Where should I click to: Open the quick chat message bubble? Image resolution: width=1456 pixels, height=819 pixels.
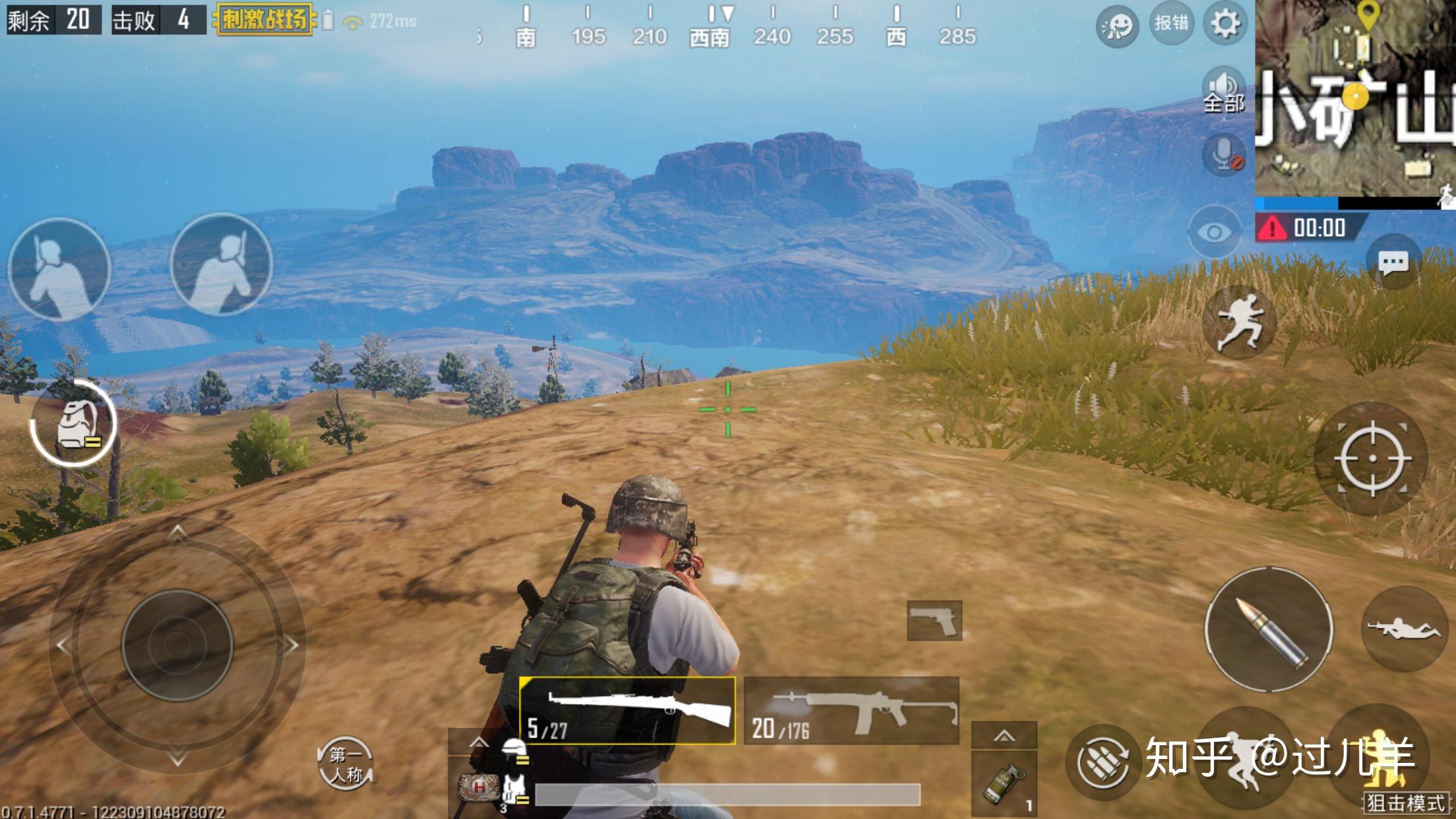coord(1393,263)
